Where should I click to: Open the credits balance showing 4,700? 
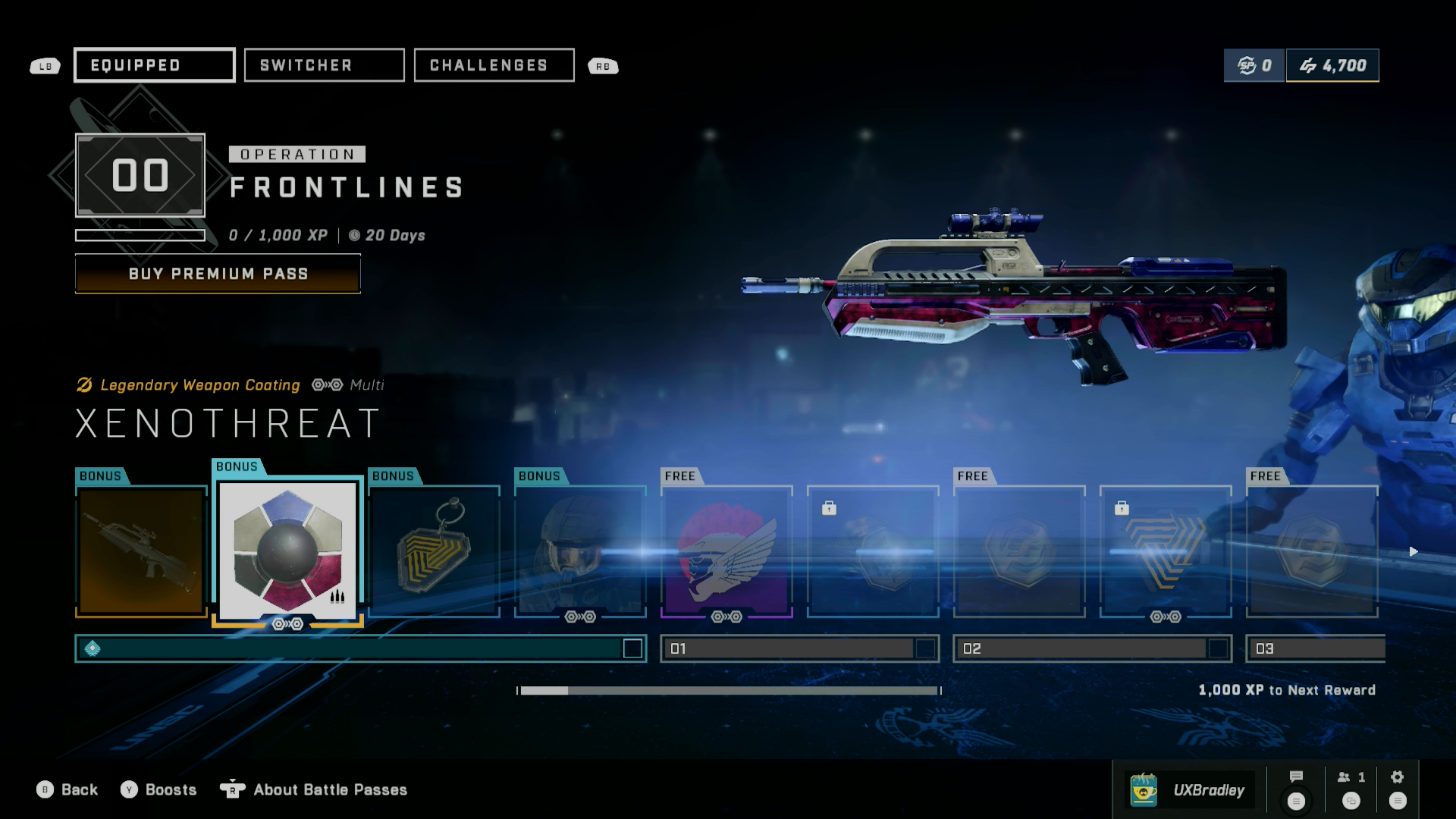[1332, 66]
